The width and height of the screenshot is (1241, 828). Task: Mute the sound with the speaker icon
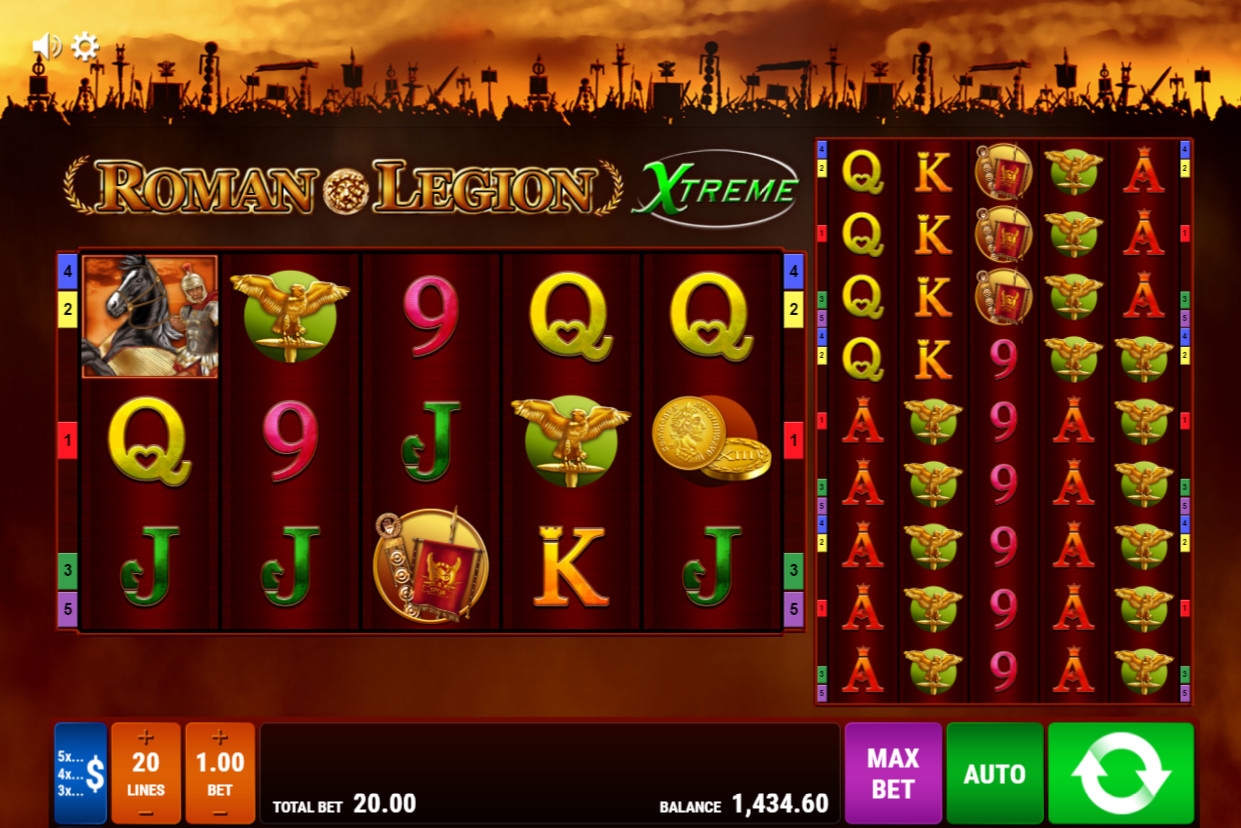tap(45, 46)
